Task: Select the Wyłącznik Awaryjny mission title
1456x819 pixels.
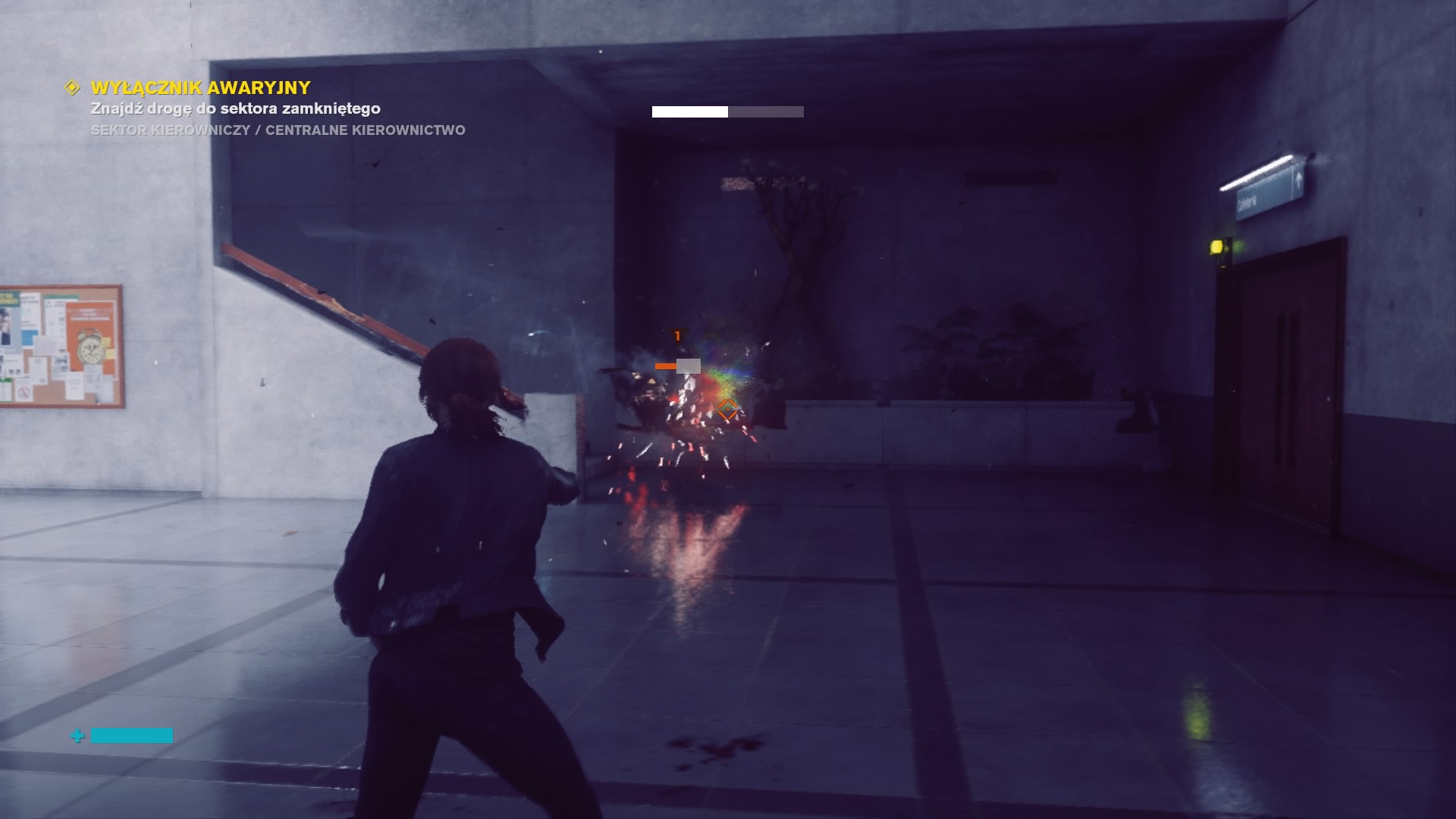Action: click(x=201, y=88)
